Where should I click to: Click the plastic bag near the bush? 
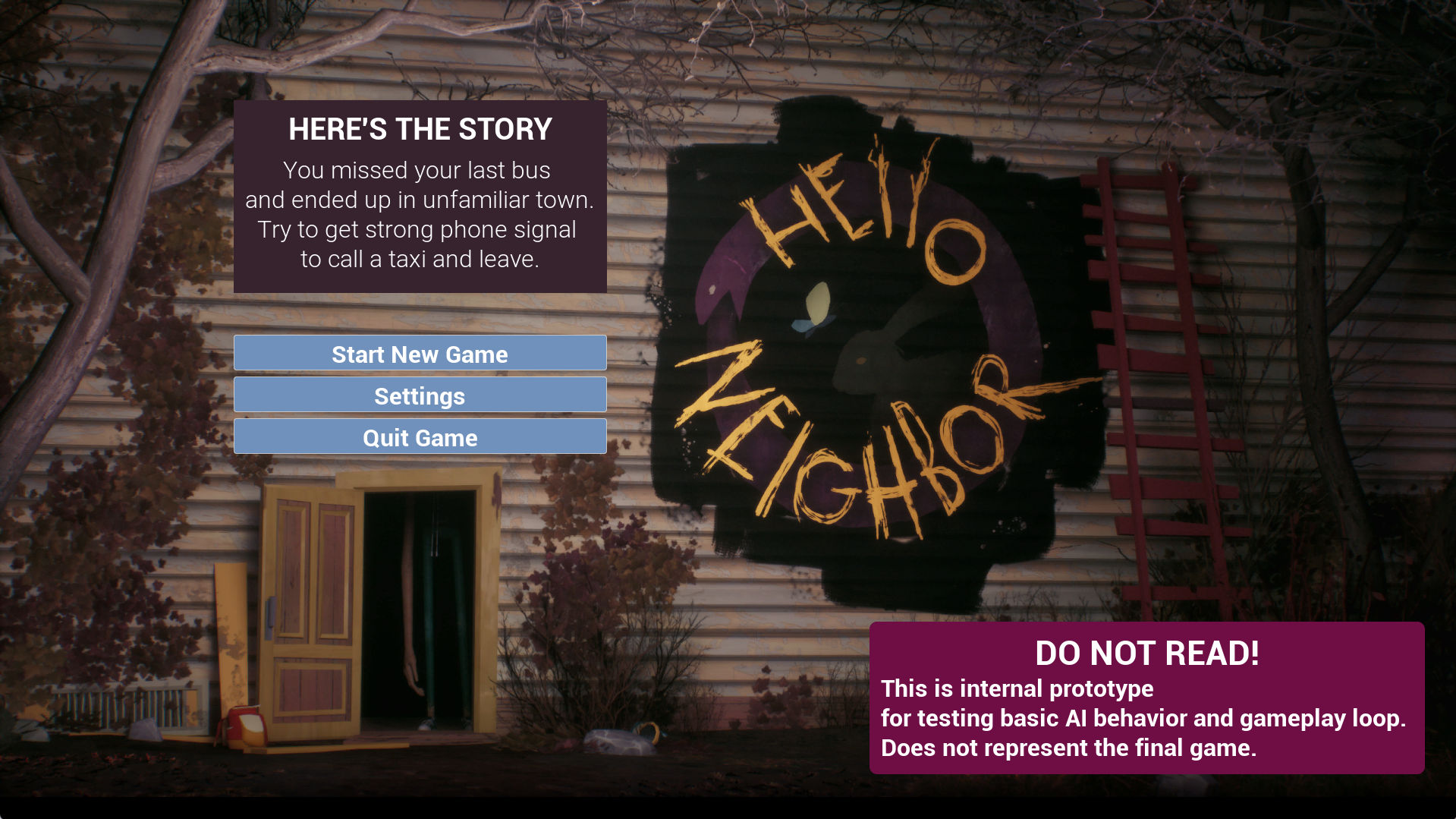618,740
